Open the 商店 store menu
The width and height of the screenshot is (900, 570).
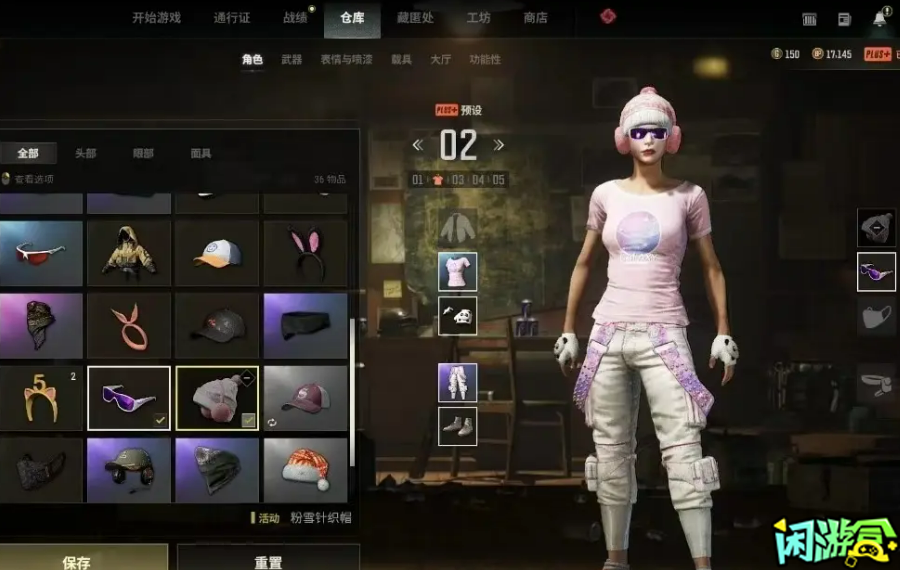(x=536, y=18)
